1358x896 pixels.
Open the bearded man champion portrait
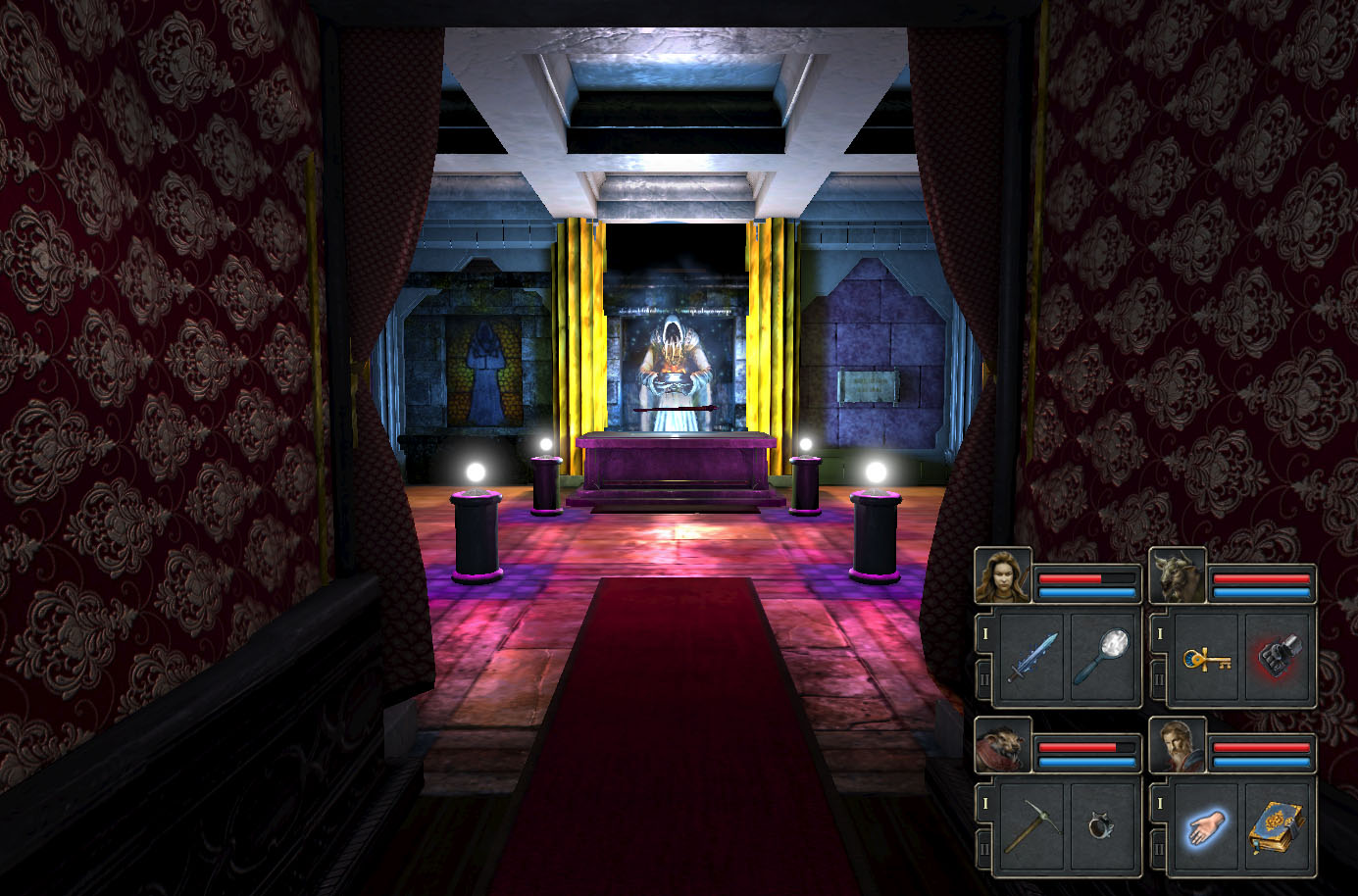coord(1178,745)
